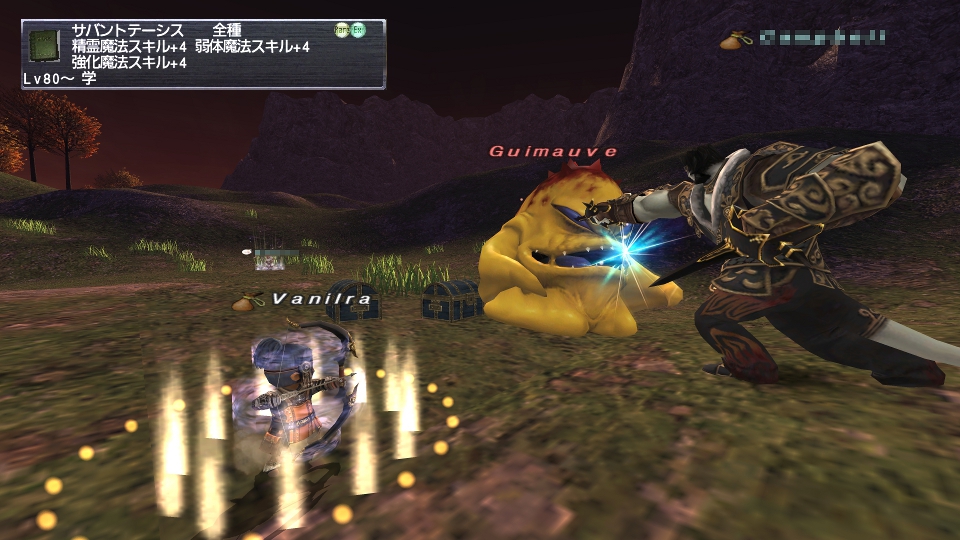The image size is (960, 540).
Task: Select the Vanilra name label
Action: (322, 299)
